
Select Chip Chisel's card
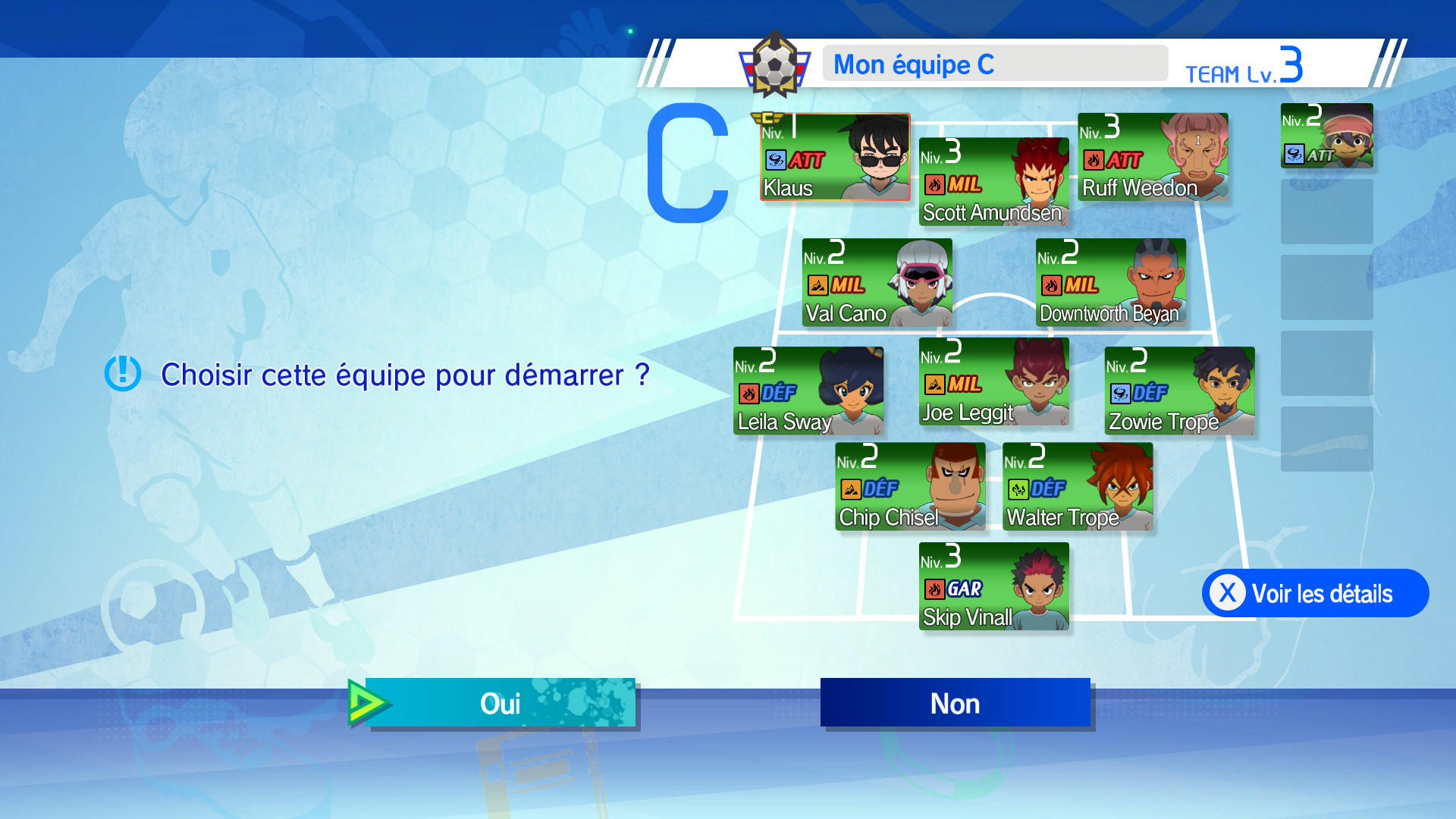coord(910,486)
